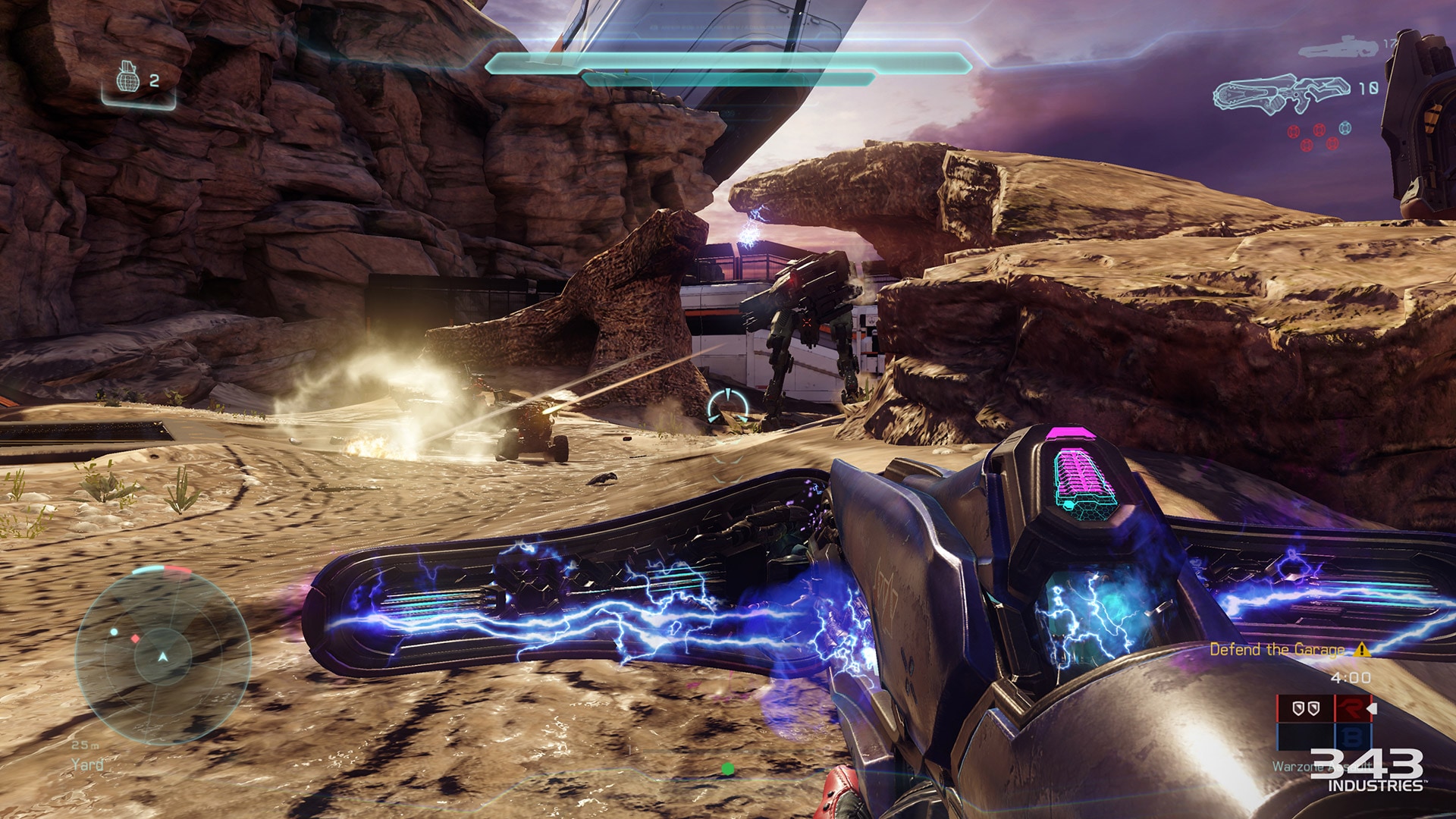
Task: Click the 343 Industries logo watermark
Action: (1367, 770)
